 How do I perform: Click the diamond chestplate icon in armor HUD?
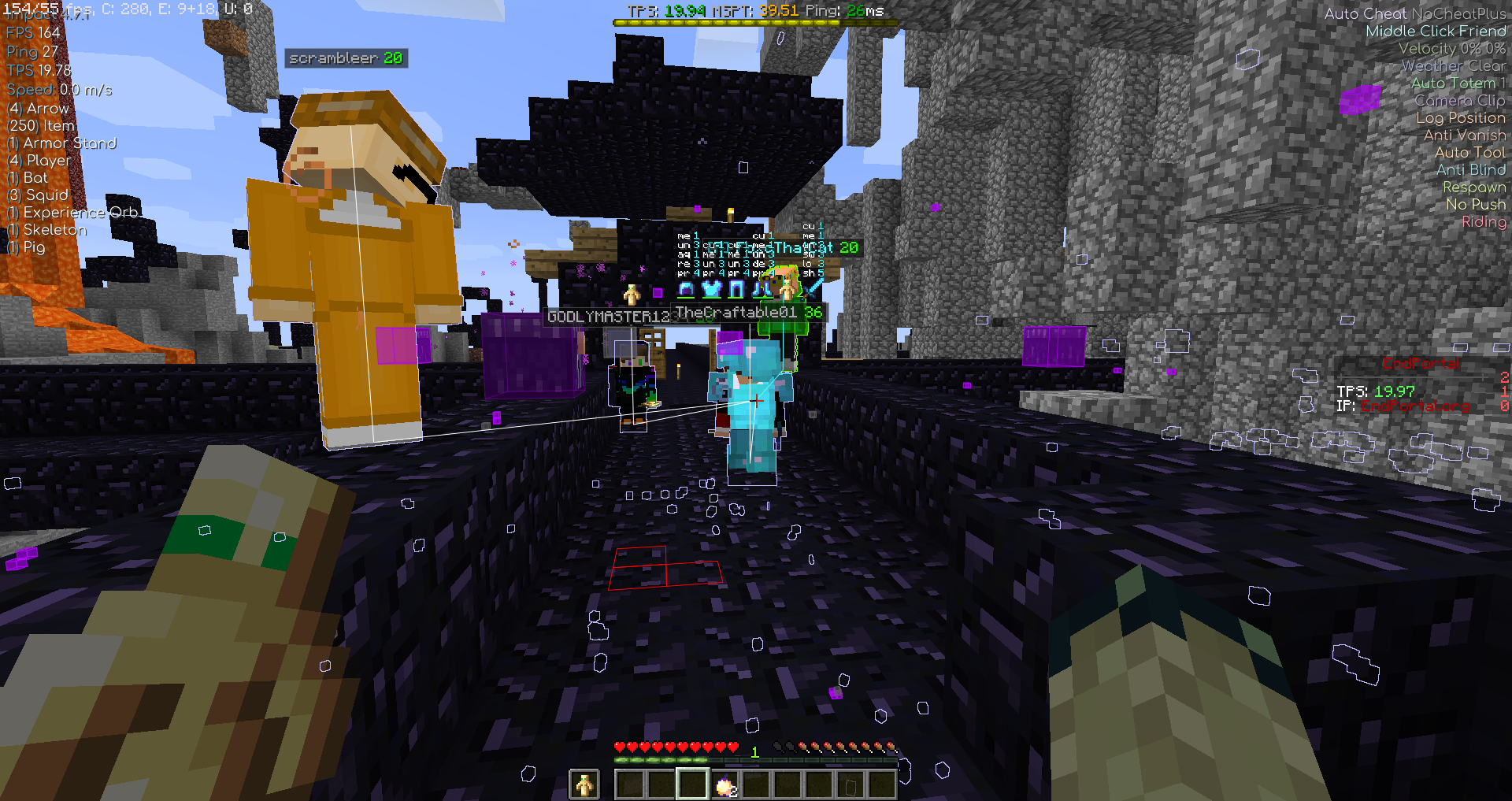pos(711,290)
